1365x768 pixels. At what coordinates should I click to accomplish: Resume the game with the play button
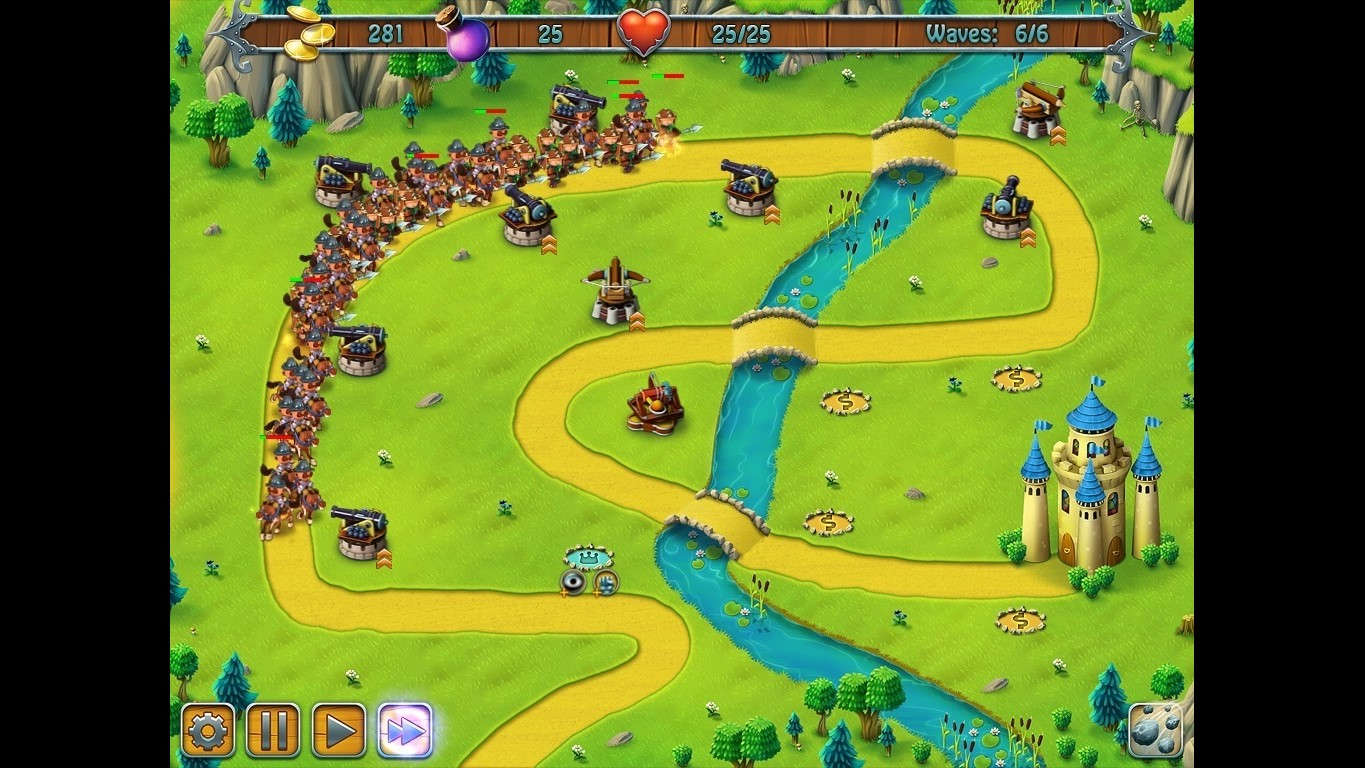click(337, 730)
